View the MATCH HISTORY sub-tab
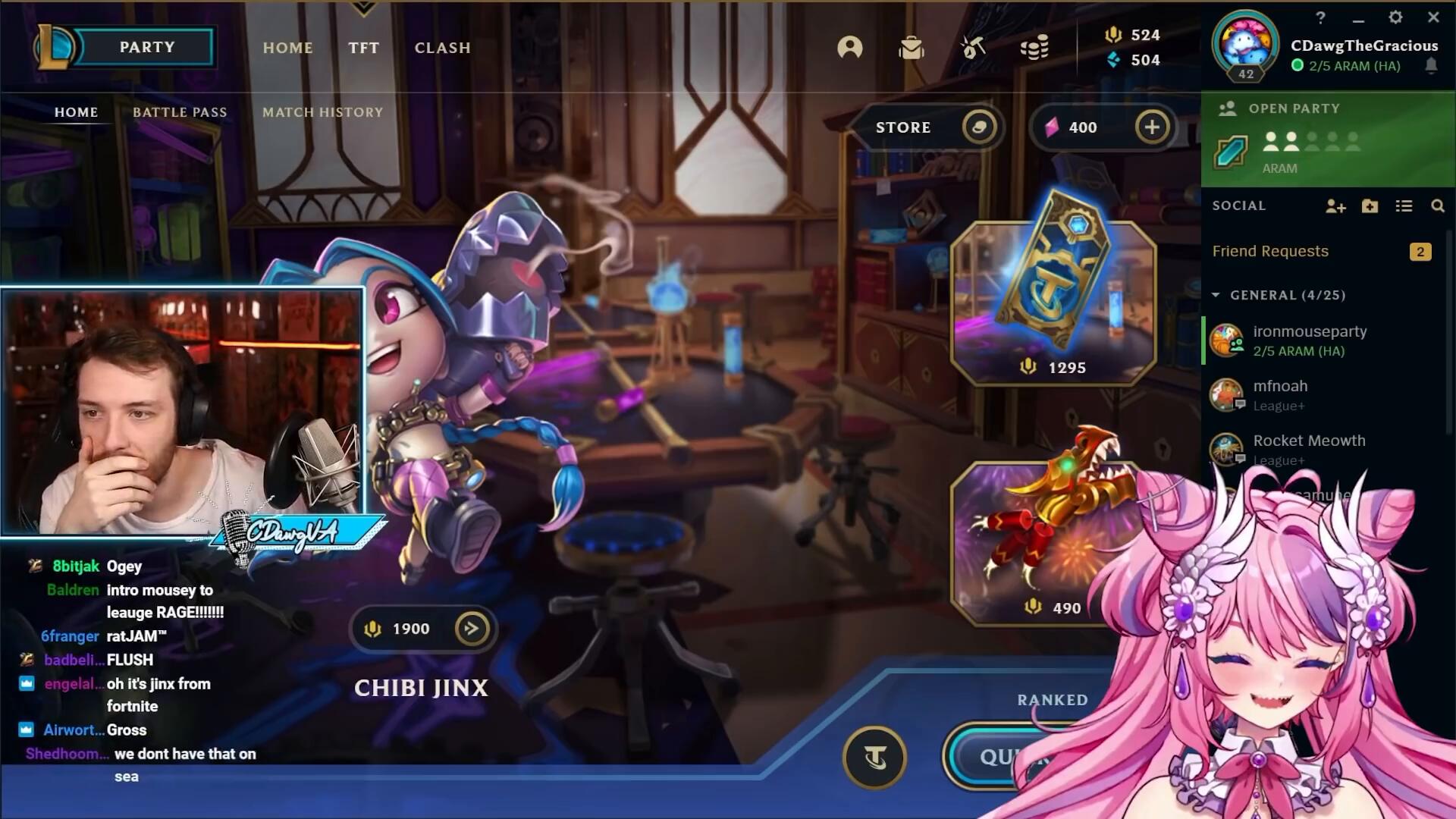This screenshot has height=819, width=1456. coord(322,112)
